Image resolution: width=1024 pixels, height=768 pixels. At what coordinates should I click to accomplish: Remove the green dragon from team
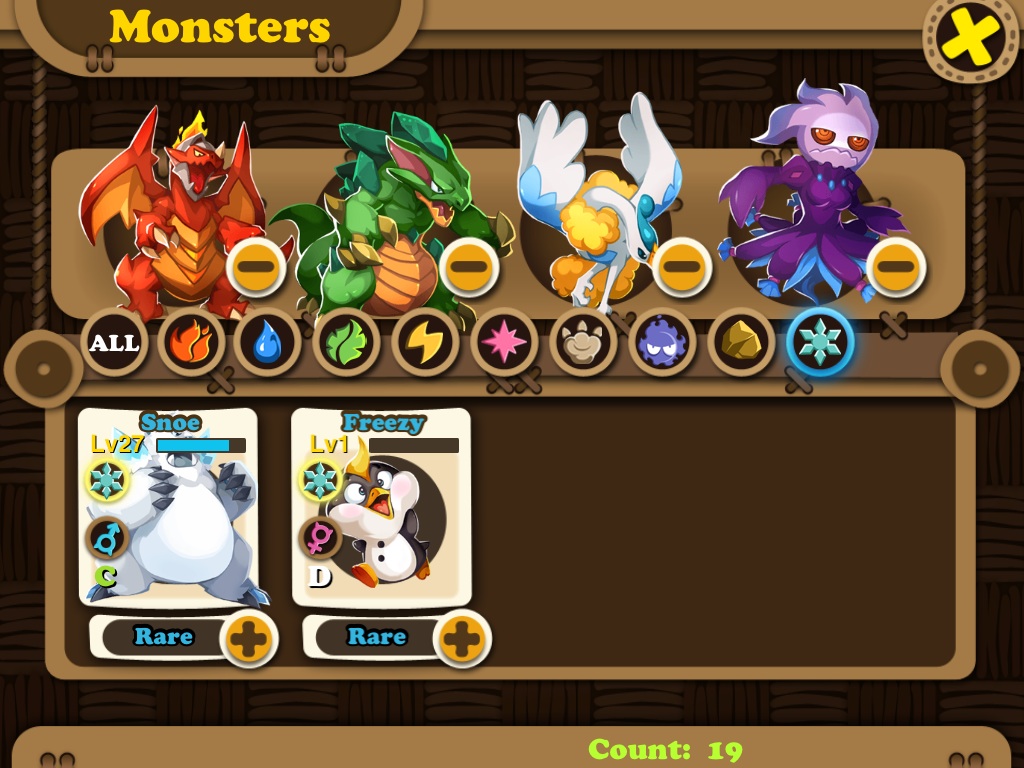point(469,267)
